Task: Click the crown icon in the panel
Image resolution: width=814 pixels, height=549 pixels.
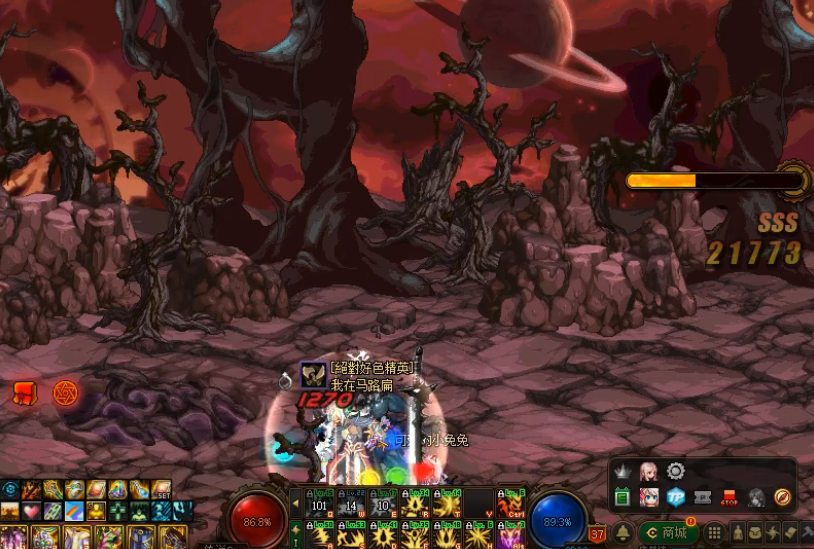Action: pos(621,471)
